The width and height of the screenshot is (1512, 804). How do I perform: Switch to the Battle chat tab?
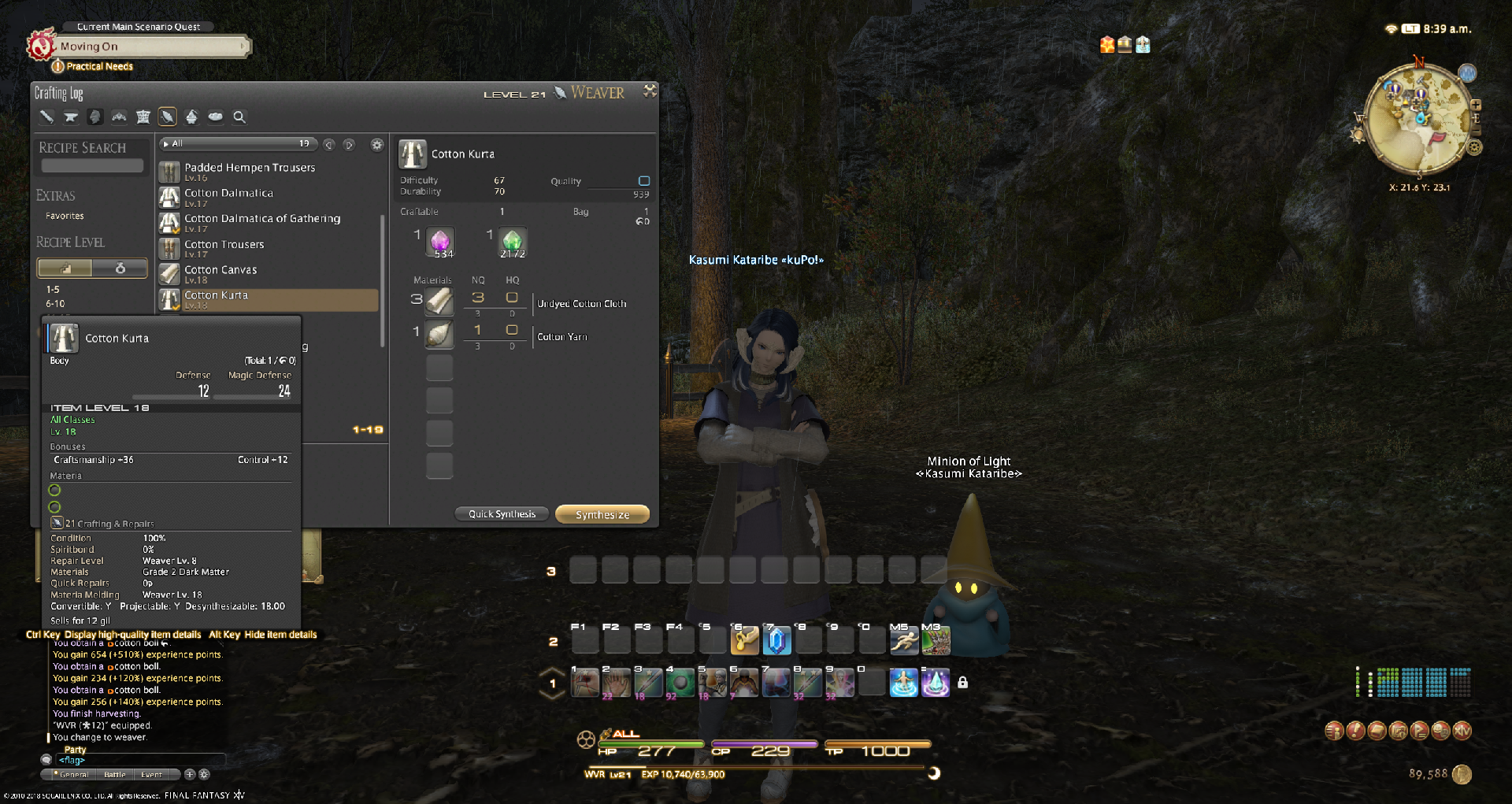point(115,775)
